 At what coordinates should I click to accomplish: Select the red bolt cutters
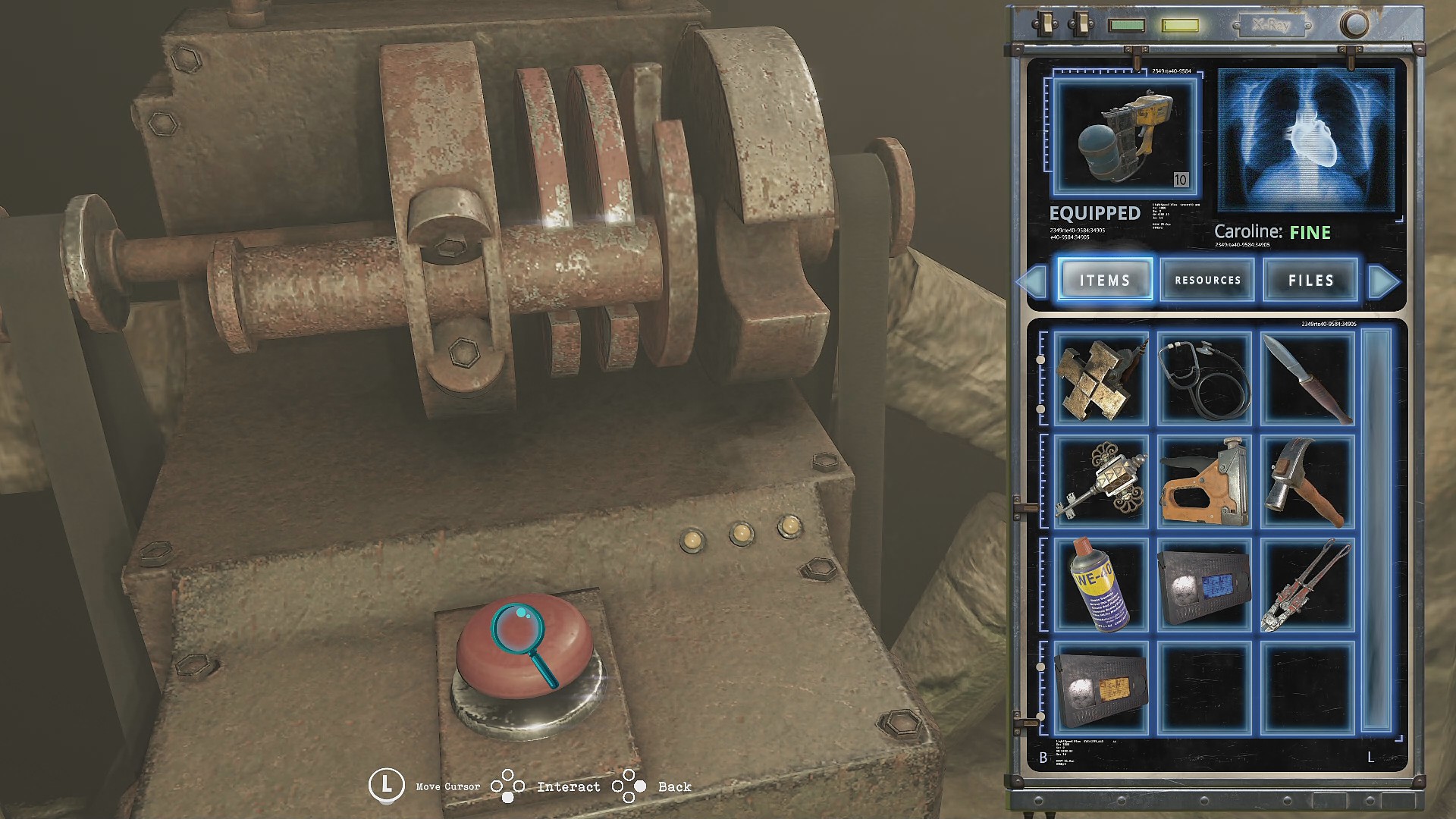point(1308,585)
